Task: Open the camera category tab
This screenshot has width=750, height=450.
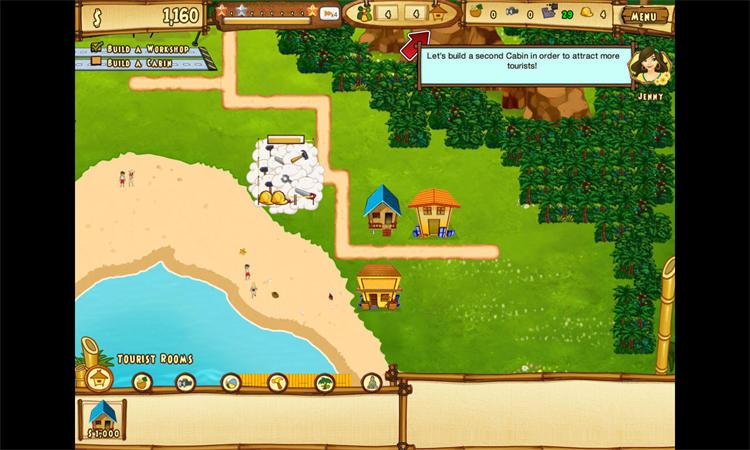Action: pyautogui.click(x=185, y=382)
